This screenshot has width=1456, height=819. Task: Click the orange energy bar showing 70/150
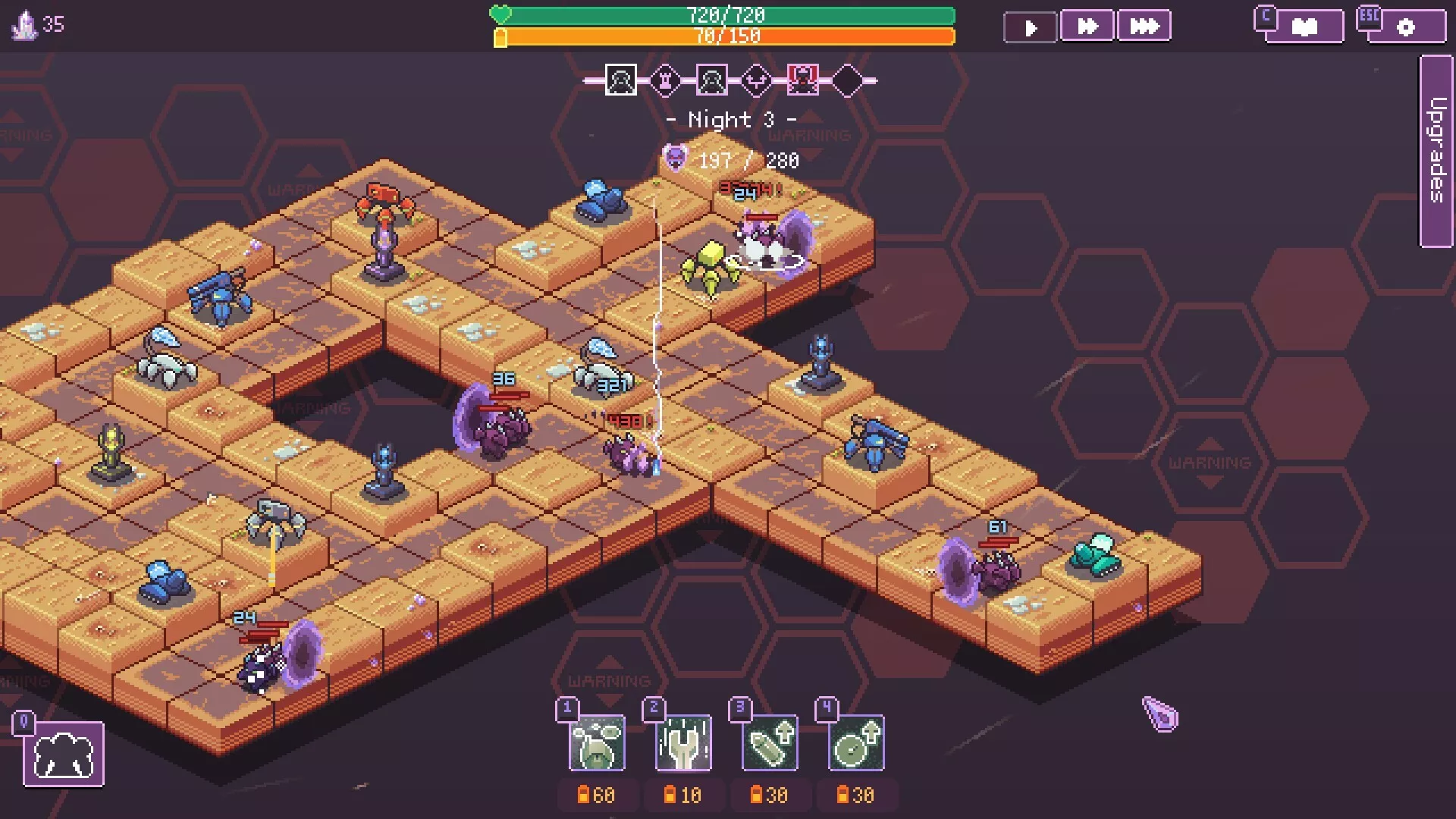coord(728,34)
